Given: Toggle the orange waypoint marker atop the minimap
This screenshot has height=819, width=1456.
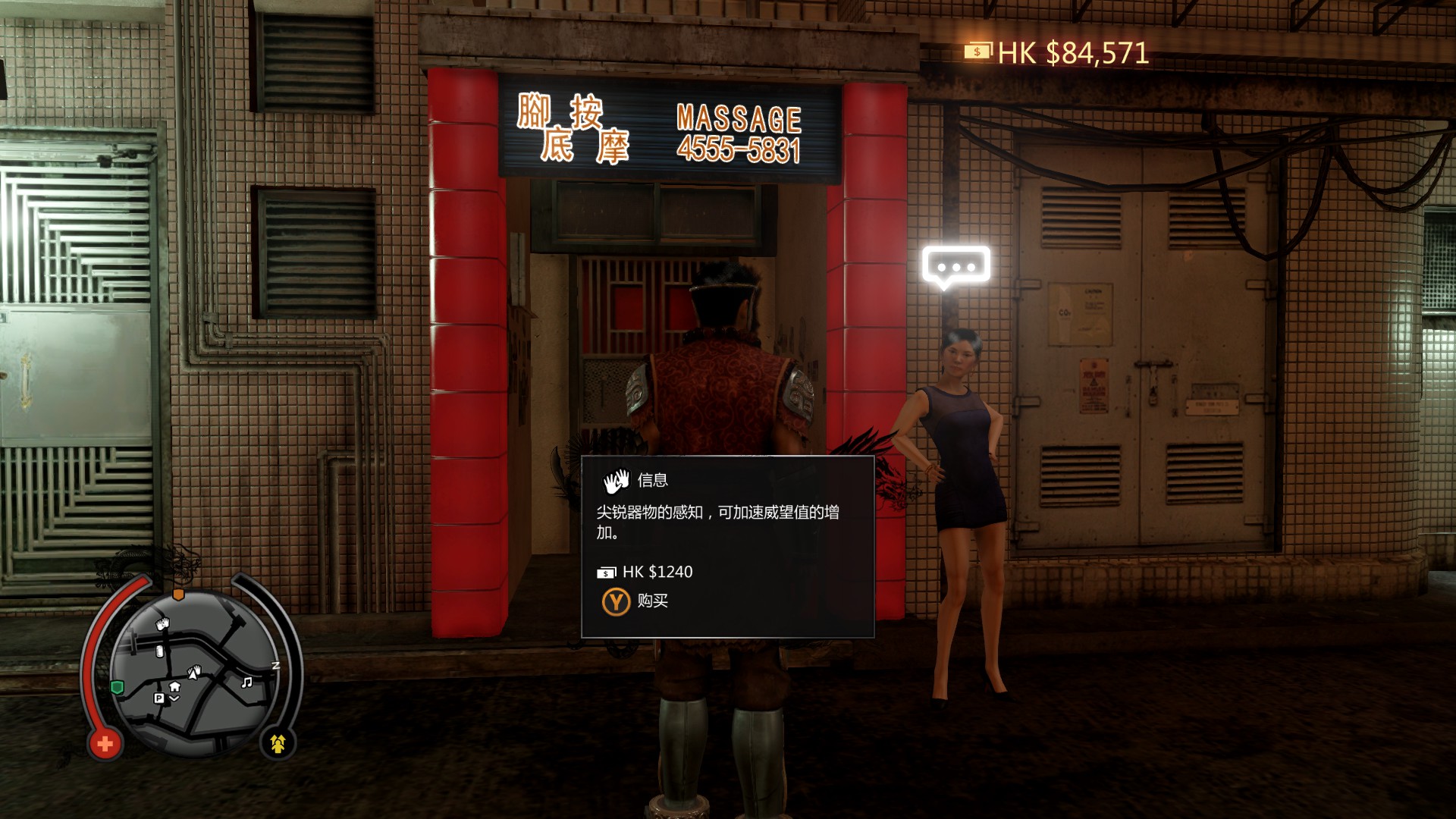Looking at the screenshot, I should pyautogui.click(x=178, y=594).
